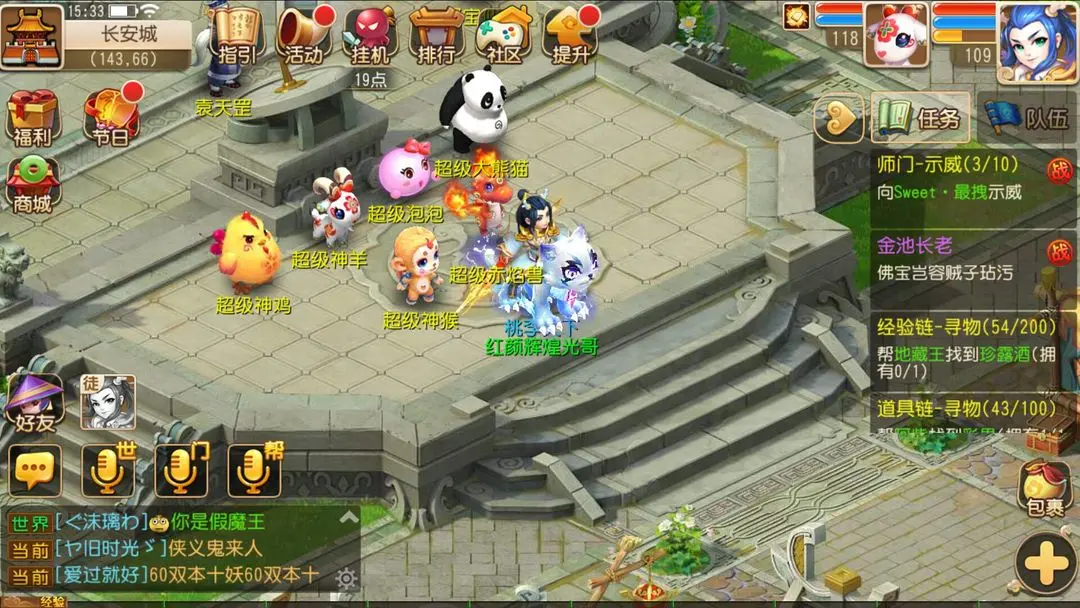The height and width of the screenshot is (608, 1080).
Task: Open the yellow chat bubble button
Action: (x=36, y=470)
